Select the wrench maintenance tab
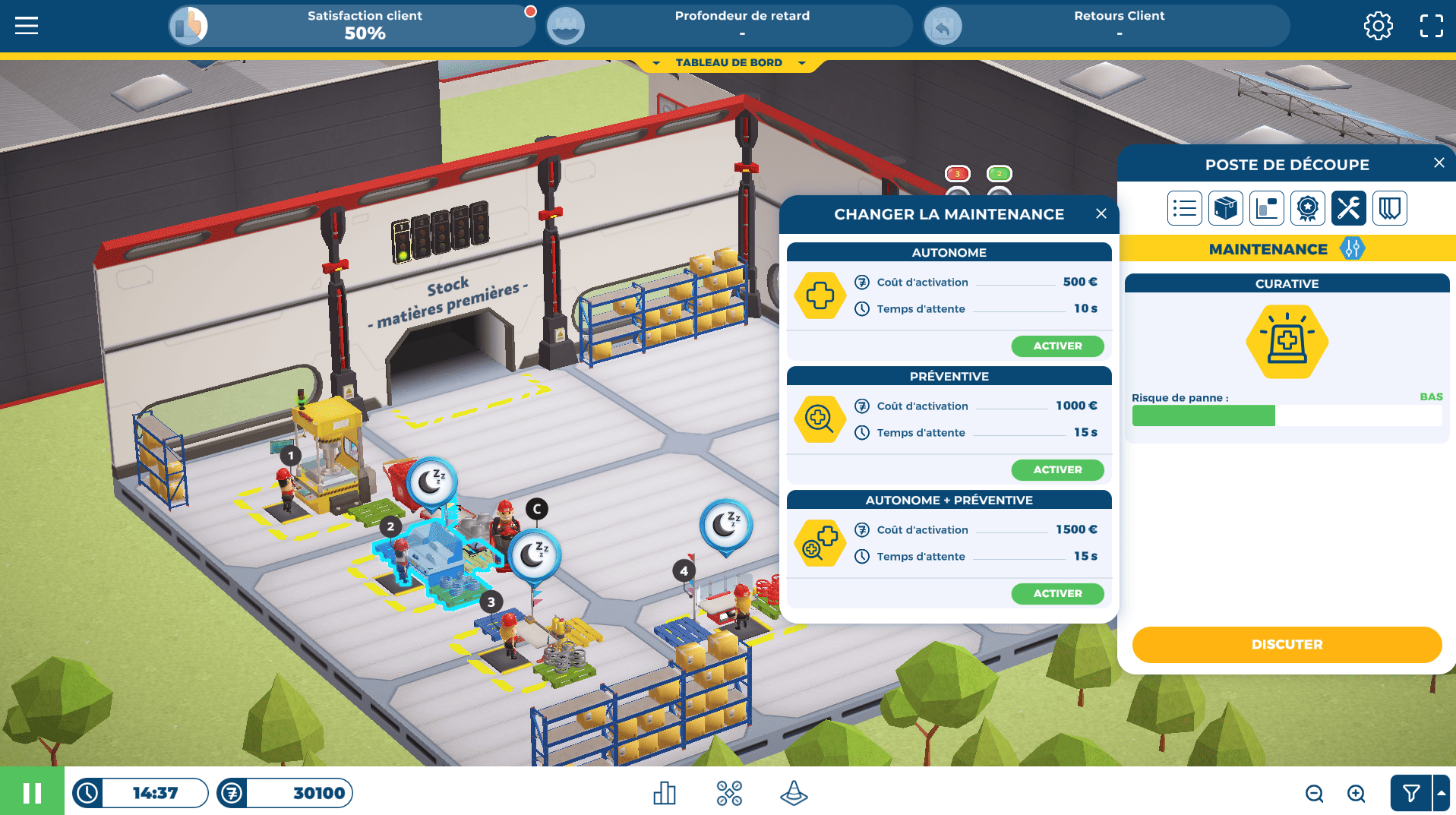Image resolution: width=1456 pixels, height=815 pixels. [1348, 208]
